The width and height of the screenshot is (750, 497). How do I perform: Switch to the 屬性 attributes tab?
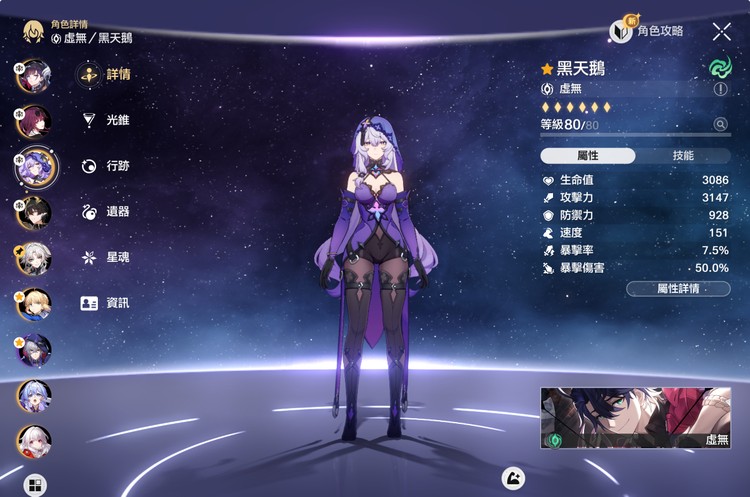pos(587,156)
